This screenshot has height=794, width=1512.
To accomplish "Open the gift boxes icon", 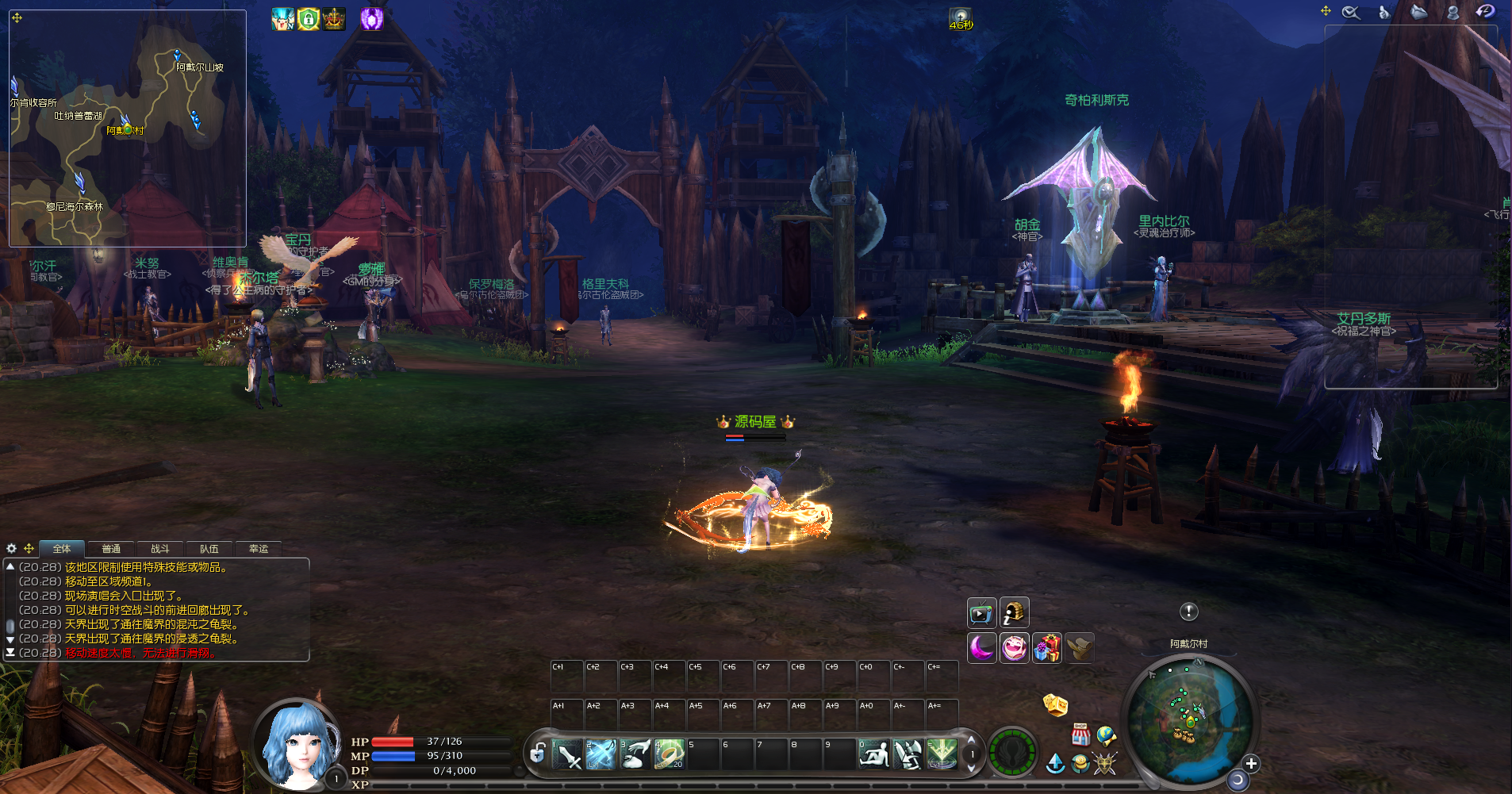I will pos(1046,648).
